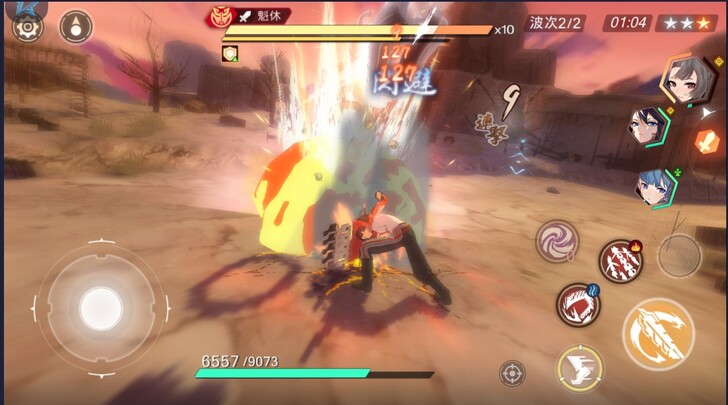728x405 pixels.
Task: Open the settings gear menu
Action: click(23, 26)
